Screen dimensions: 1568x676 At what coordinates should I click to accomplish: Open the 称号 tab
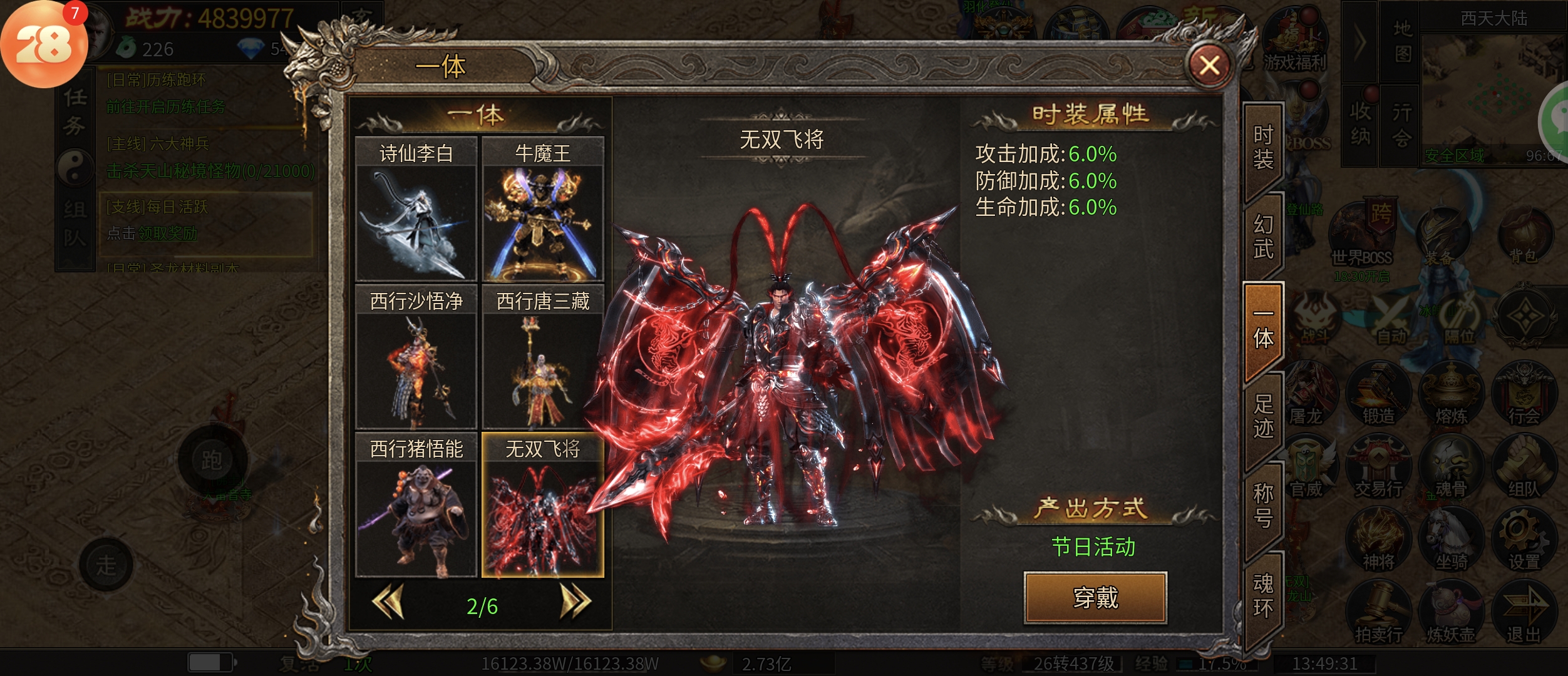coord(1263,506)
